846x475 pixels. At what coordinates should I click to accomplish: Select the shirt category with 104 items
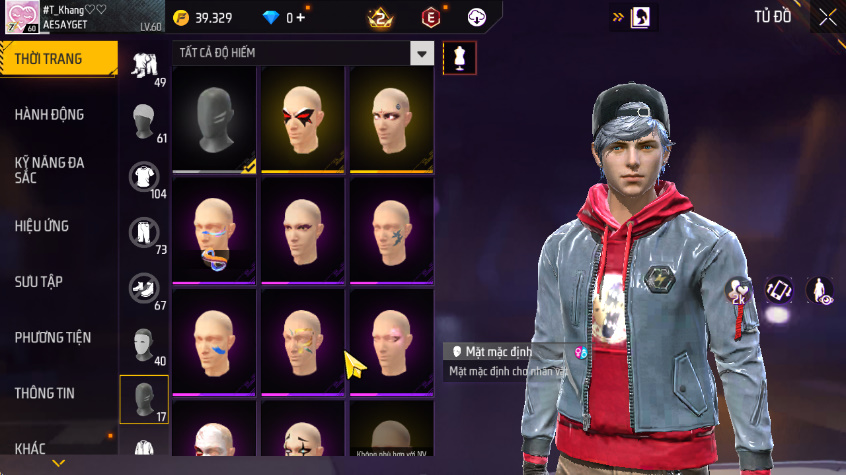click(145, 179)
